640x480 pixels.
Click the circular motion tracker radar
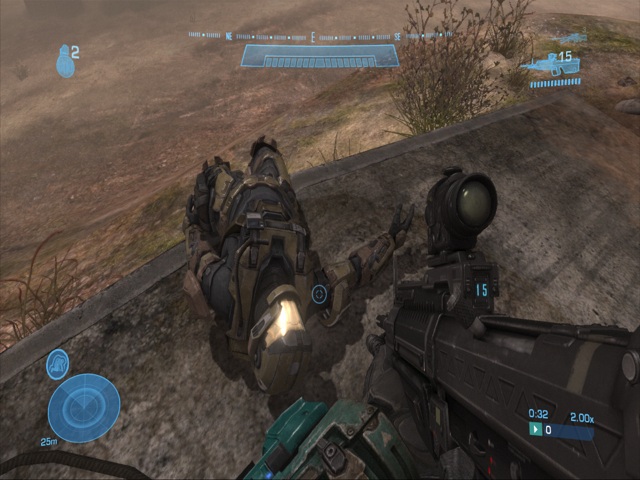pos(83,408)
